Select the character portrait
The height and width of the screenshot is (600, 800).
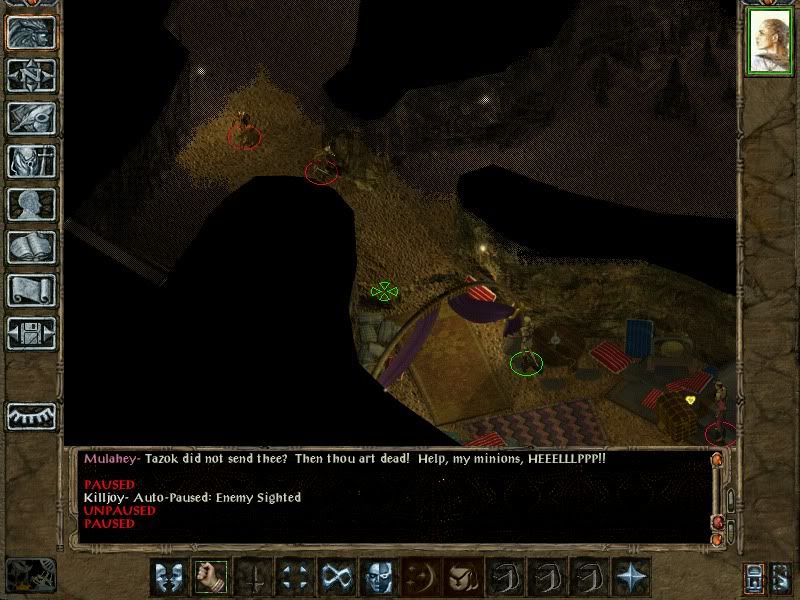point(769,43)
